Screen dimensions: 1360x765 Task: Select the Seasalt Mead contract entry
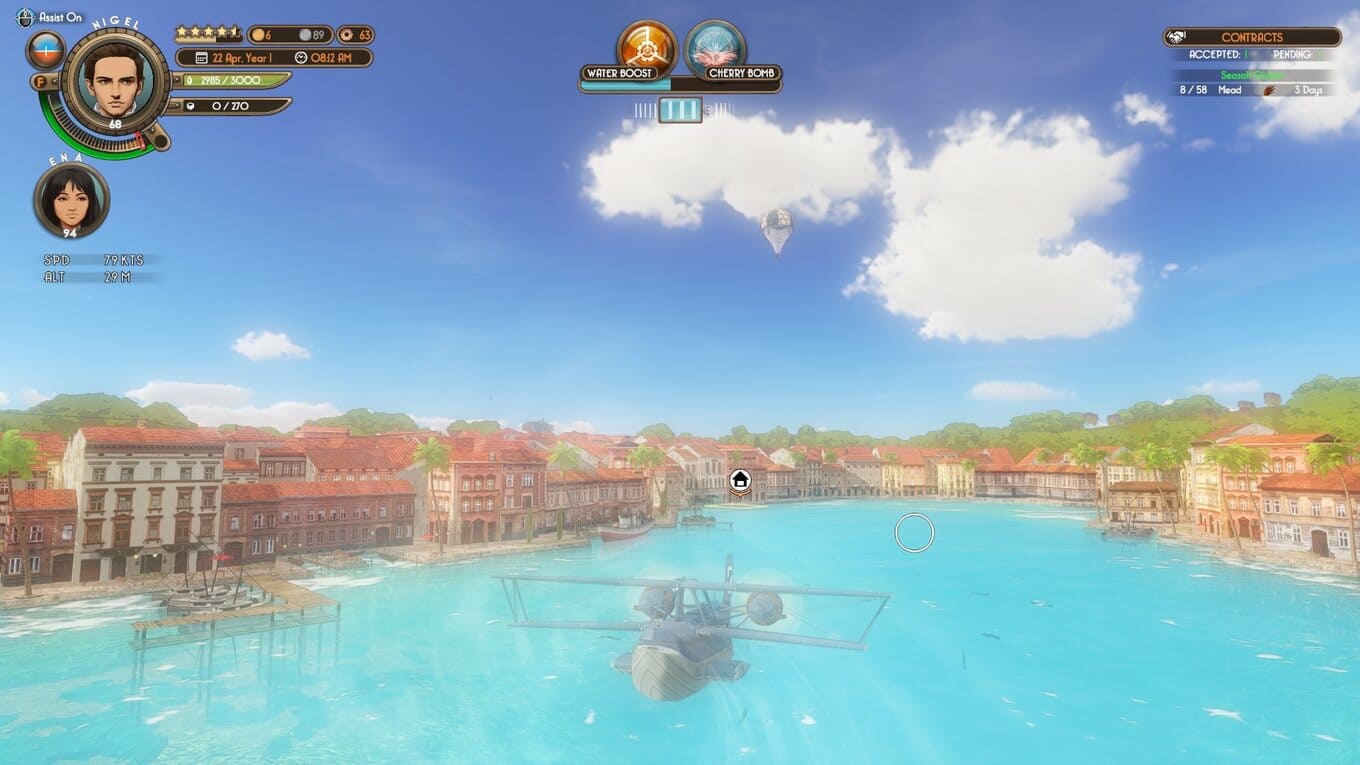(1250, 83)
